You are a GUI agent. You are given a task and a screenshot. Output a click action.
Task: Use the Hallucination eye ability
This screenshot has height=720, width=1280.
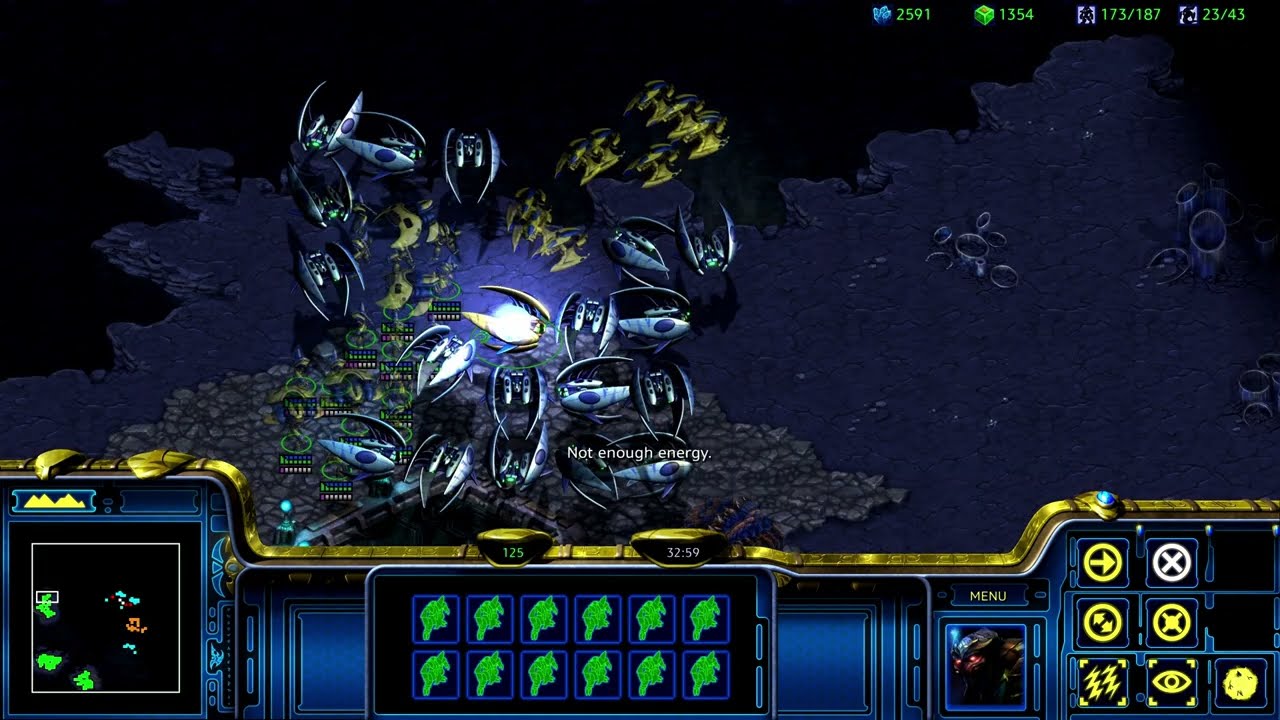tap(1171, 683)
